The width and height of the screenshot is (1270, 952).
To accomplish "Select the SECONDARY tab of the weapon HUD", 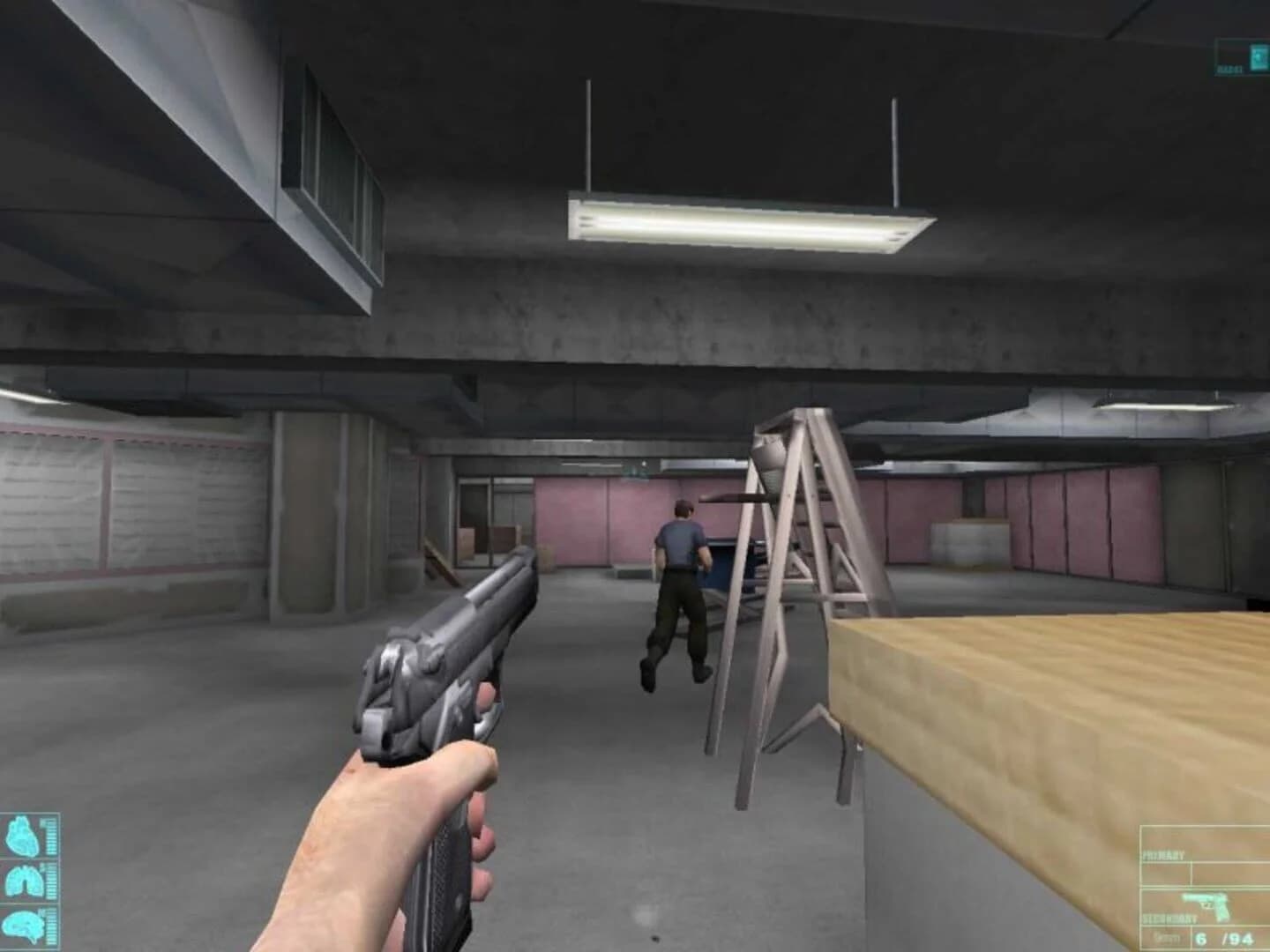I will pyautogui.click(x=1171, y=919).
